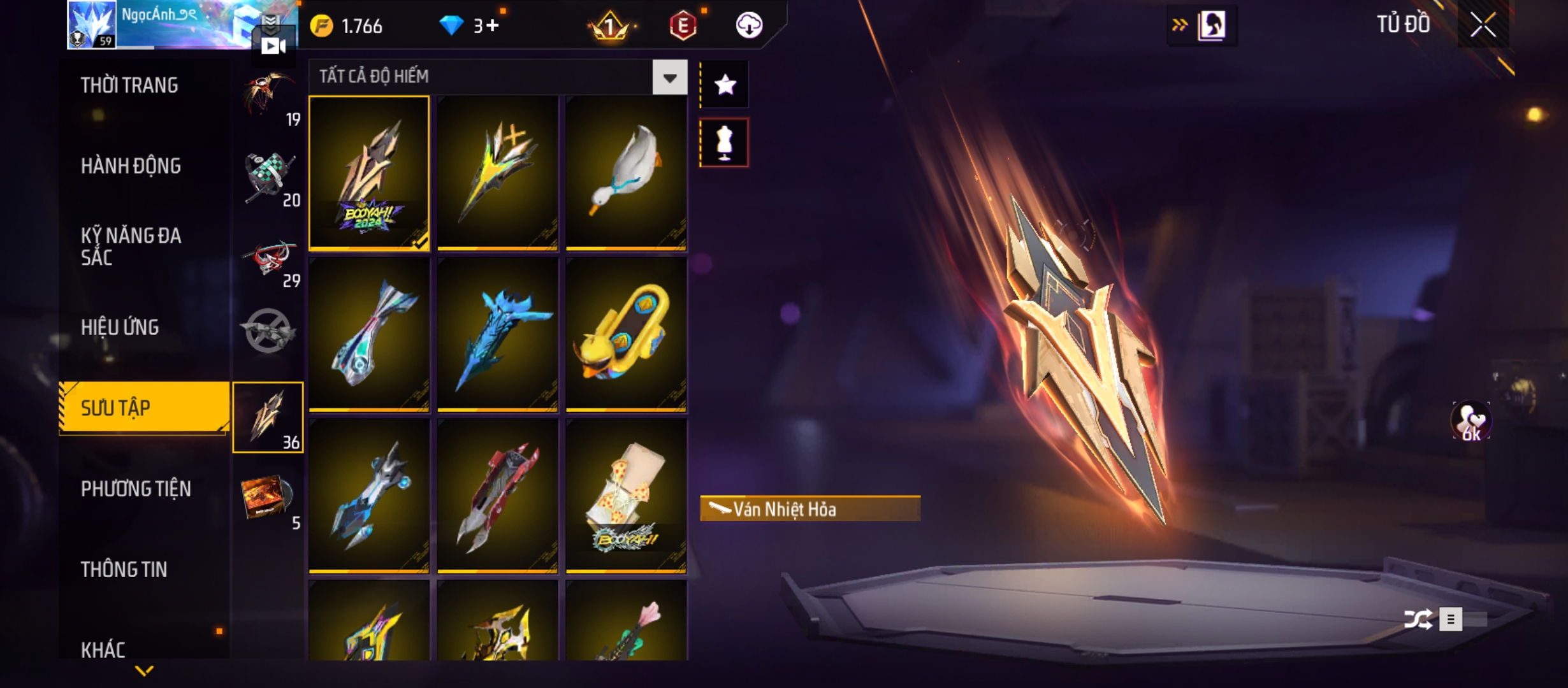The width and height of the screenshot is (1568, 688).
Task: Choose the Phương Tiện tab
Action: [x=136, y=489]
